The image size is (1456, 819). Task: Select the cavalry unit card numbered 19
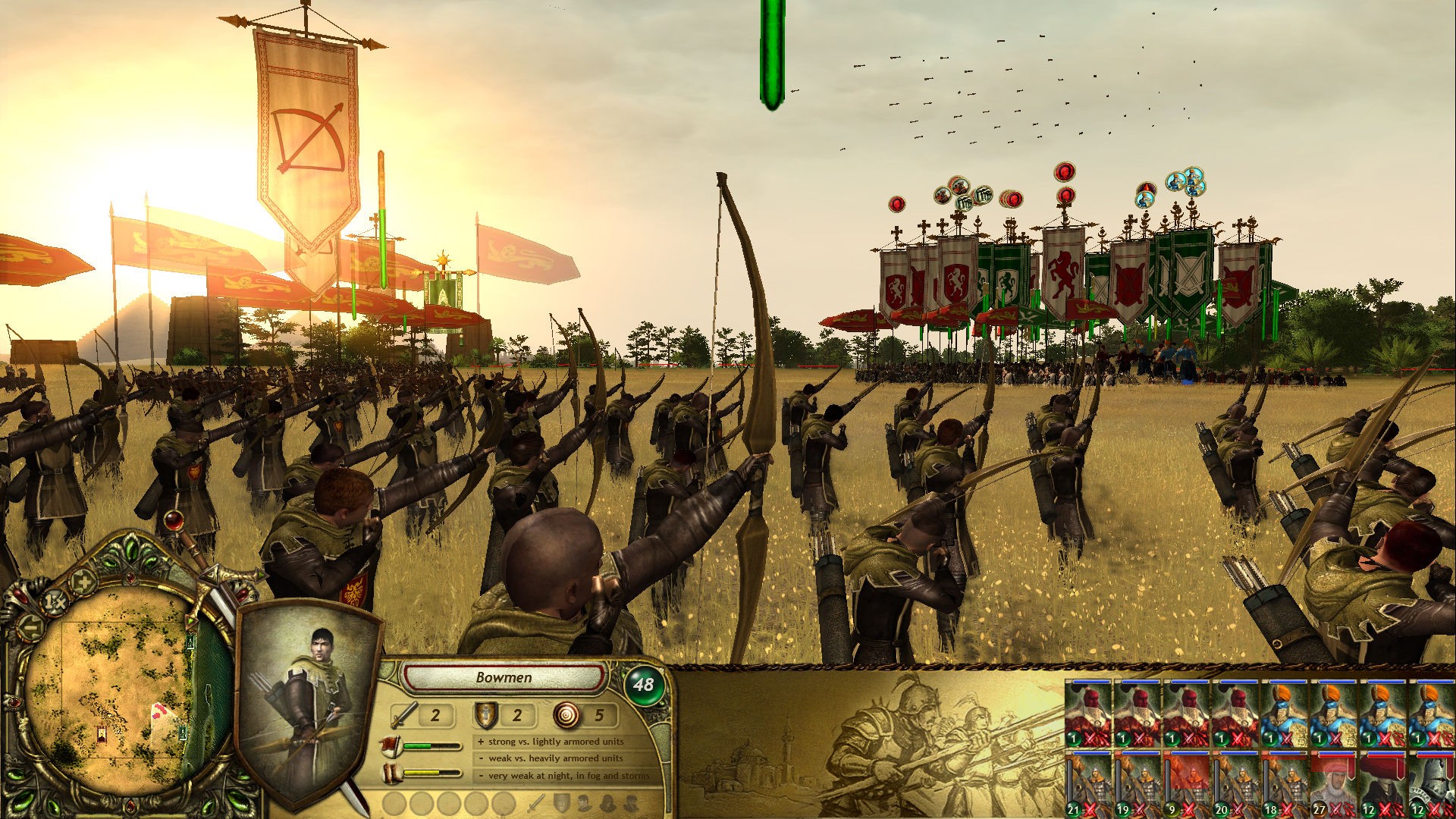1137,785
